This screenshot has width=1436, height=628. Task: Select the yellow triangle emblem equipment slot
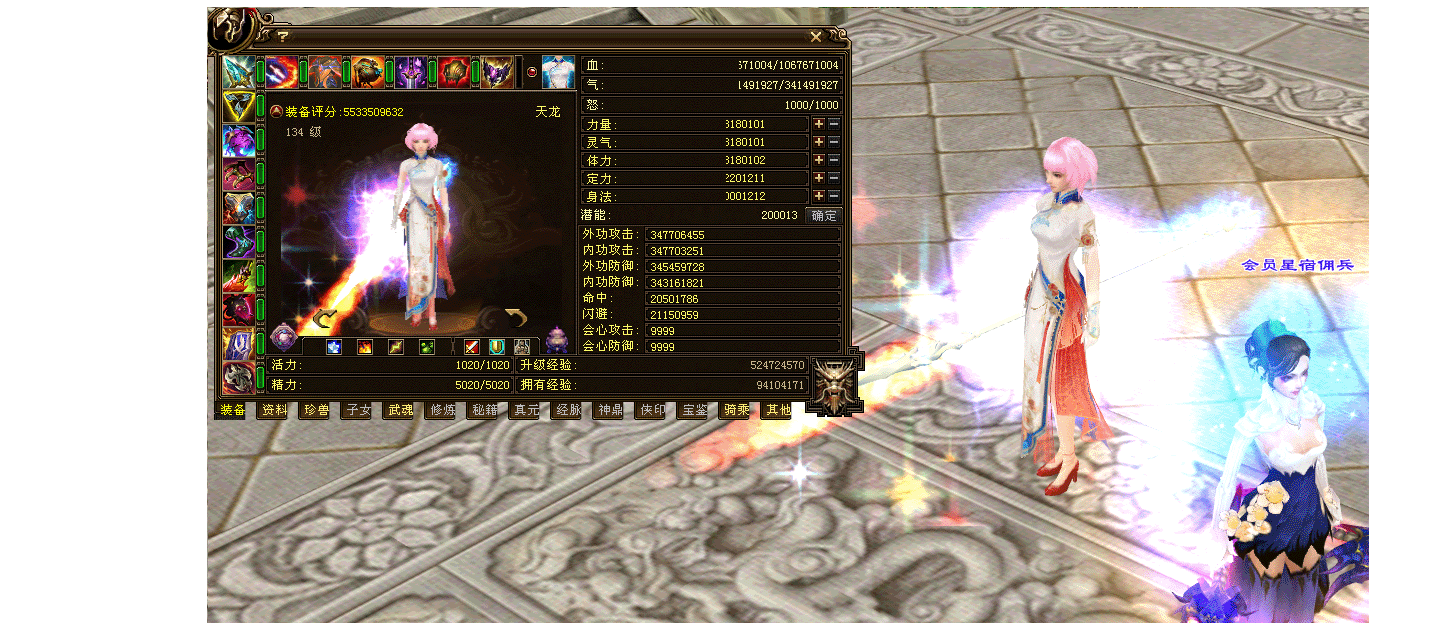pos(238,106)
